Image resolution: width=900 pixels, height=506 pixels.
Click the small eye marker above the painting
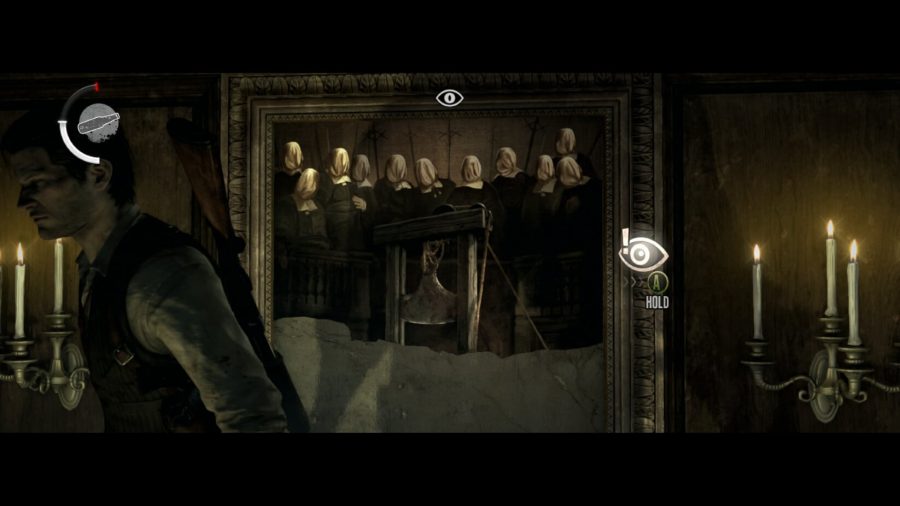pyautogui.click(x=450, y=98)
